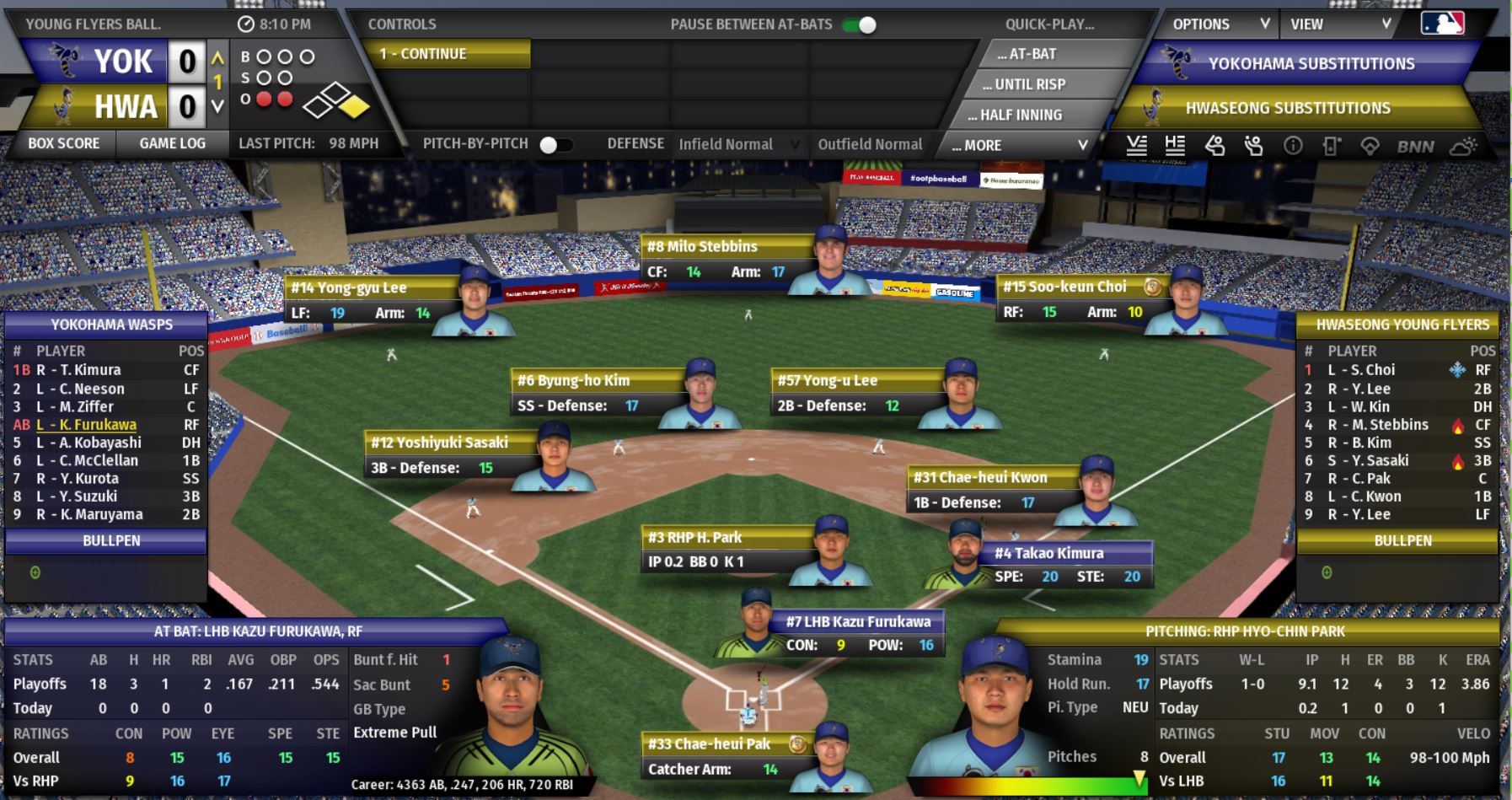Open the Options dropdown
1512x800 pixels.
[1220, 24]
